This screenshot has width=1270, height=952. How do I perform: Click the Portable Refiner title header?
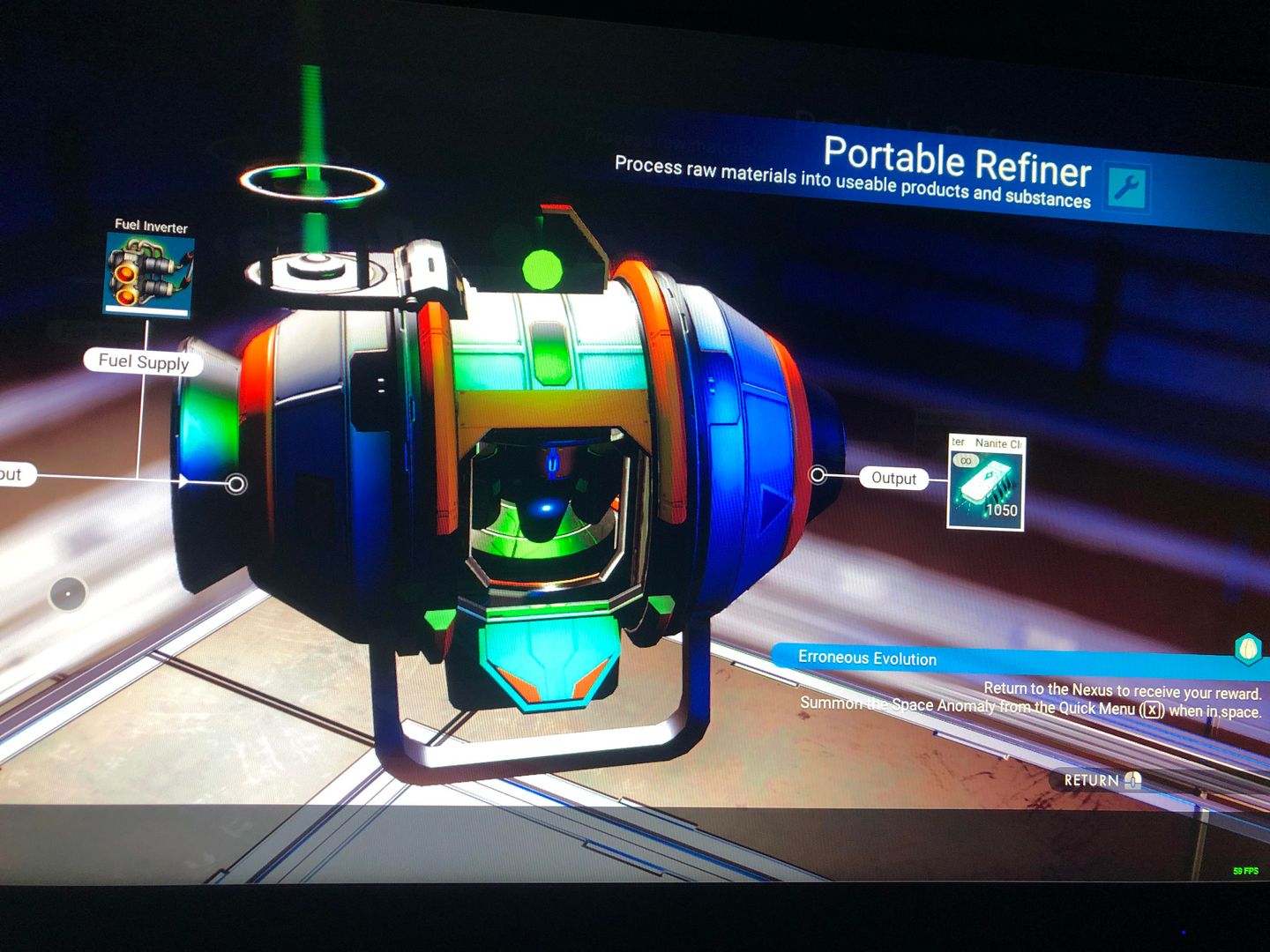(x=956, y=164)
